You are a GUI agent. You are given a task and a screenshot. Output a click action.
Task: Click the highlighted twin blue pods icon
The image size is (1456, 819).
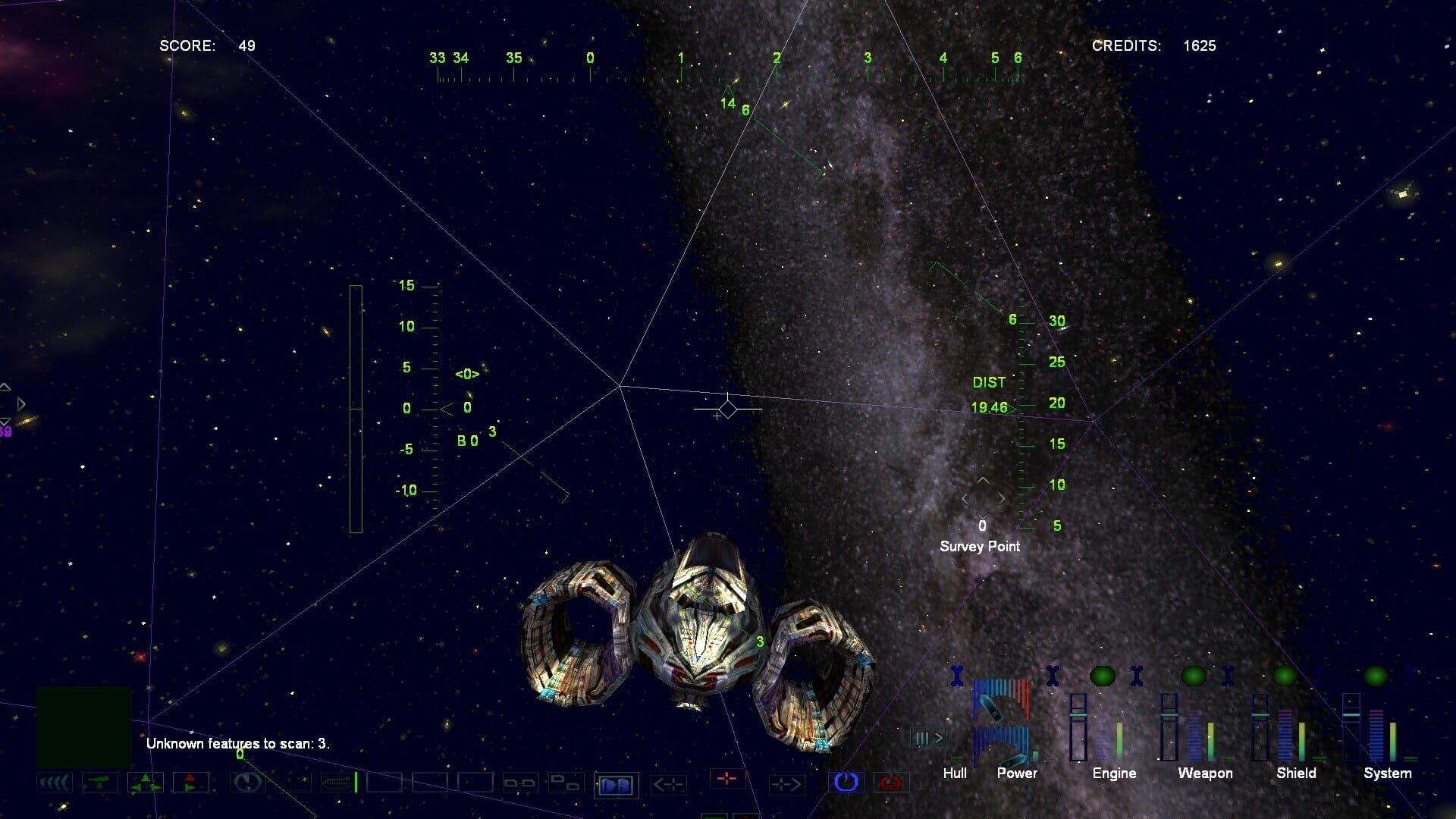616,785
